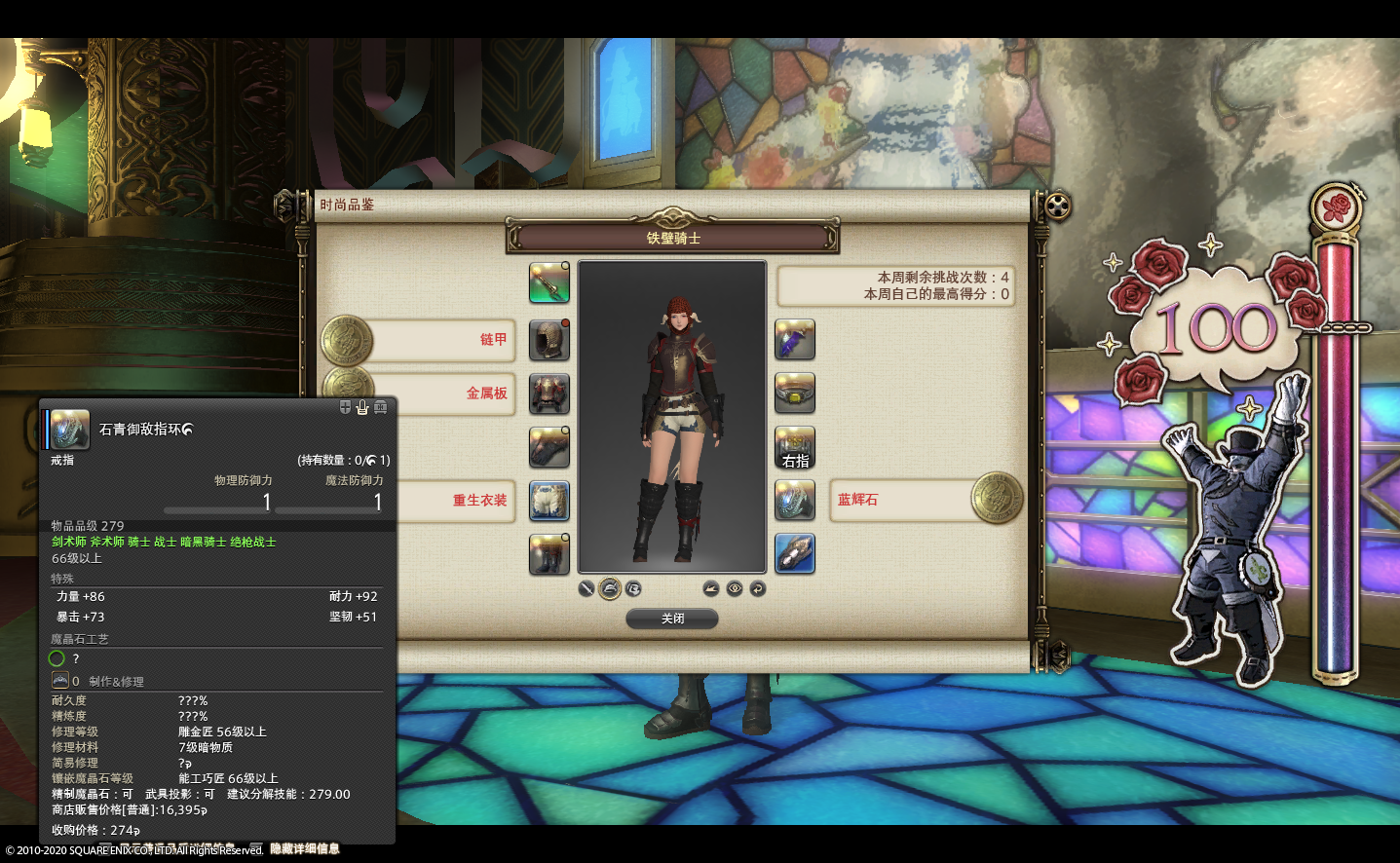
Task: Select the teal ring slot beside 蓝辉石
Action: [x=795, y=501]
